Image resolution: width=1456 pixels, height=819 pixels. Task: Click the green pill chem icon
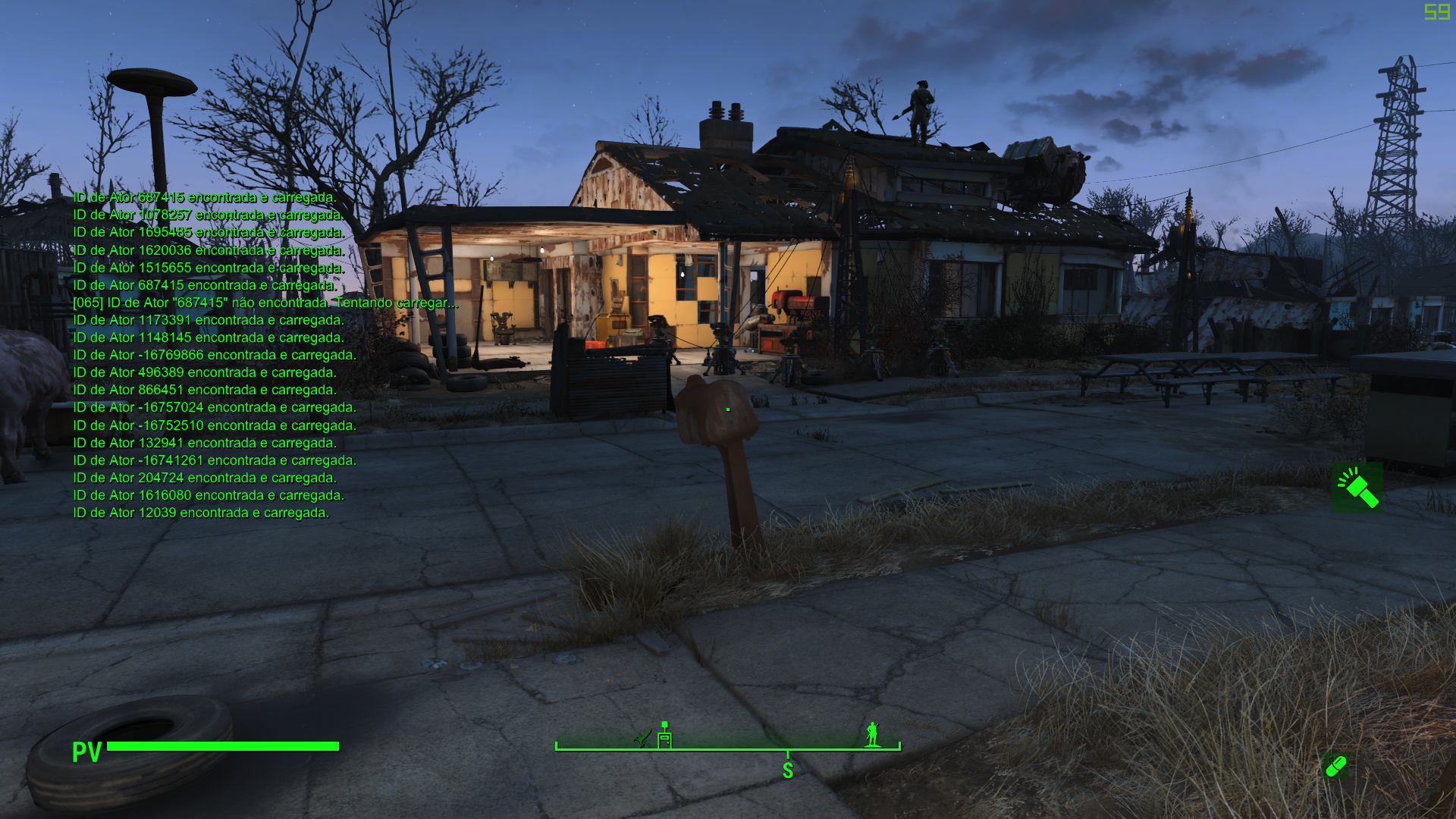[1335, 767]
